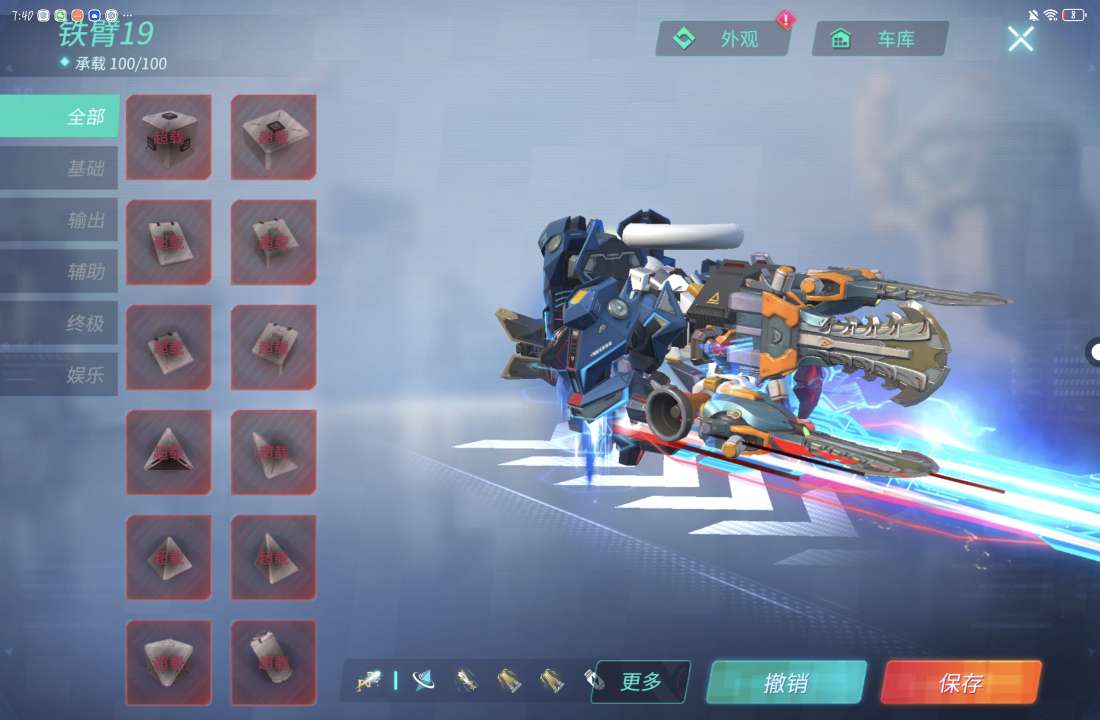Select the 输出 (Output) category tab
The image size is (1100, 720).
[60, 220]
